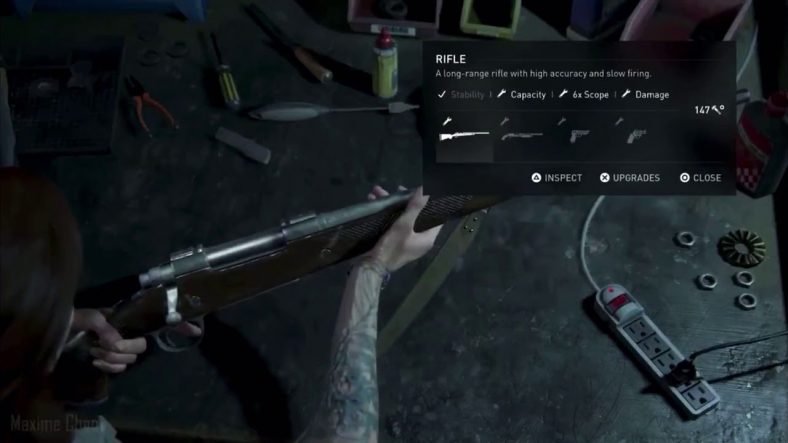788x443 pixels.
Task: Select the Capacity upgrade
Action: [x=522, y=95]
